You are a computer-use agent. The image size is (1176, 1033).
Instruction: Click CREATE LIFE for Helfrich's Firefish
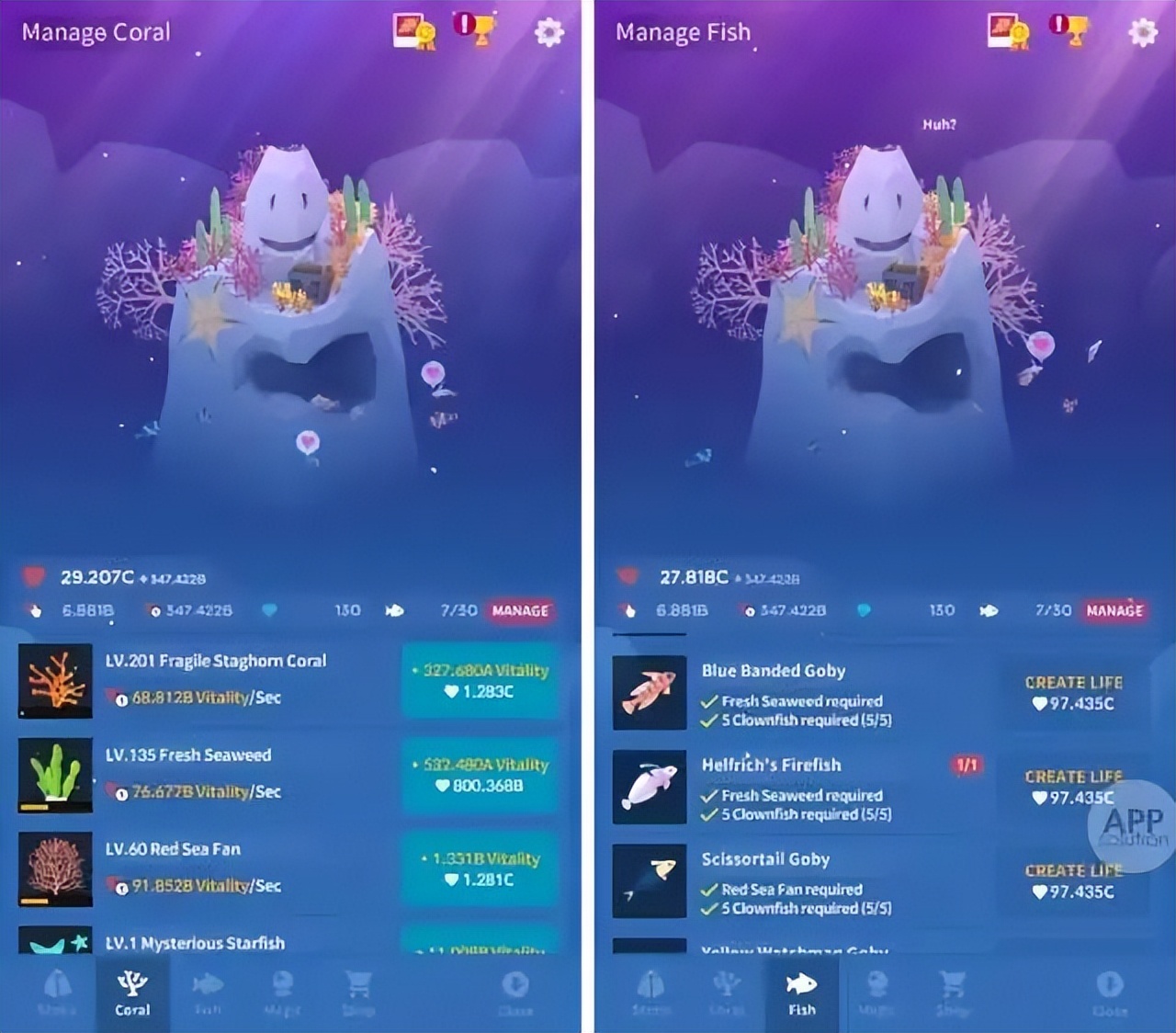click(1073, 787)
